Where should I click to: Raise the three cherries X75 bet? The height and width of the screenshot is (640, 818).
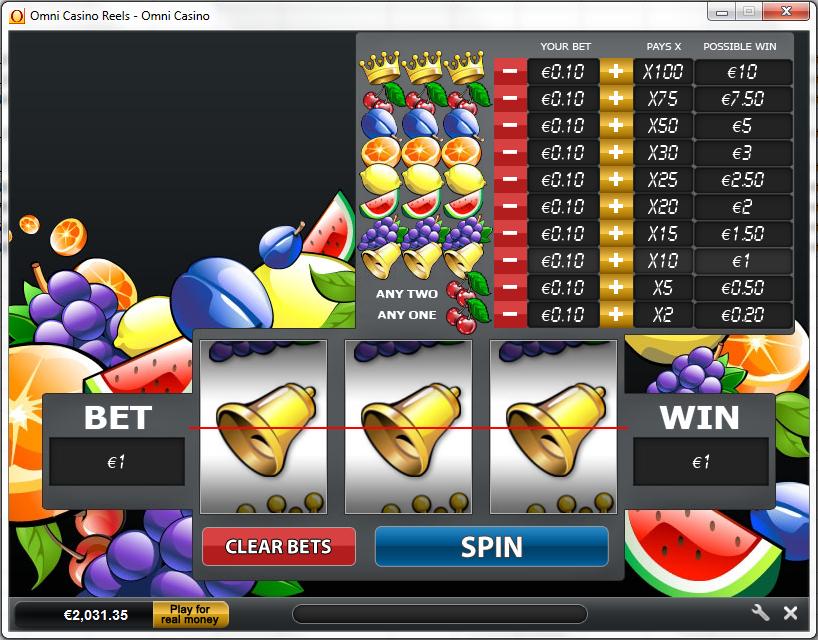(616, 99)
